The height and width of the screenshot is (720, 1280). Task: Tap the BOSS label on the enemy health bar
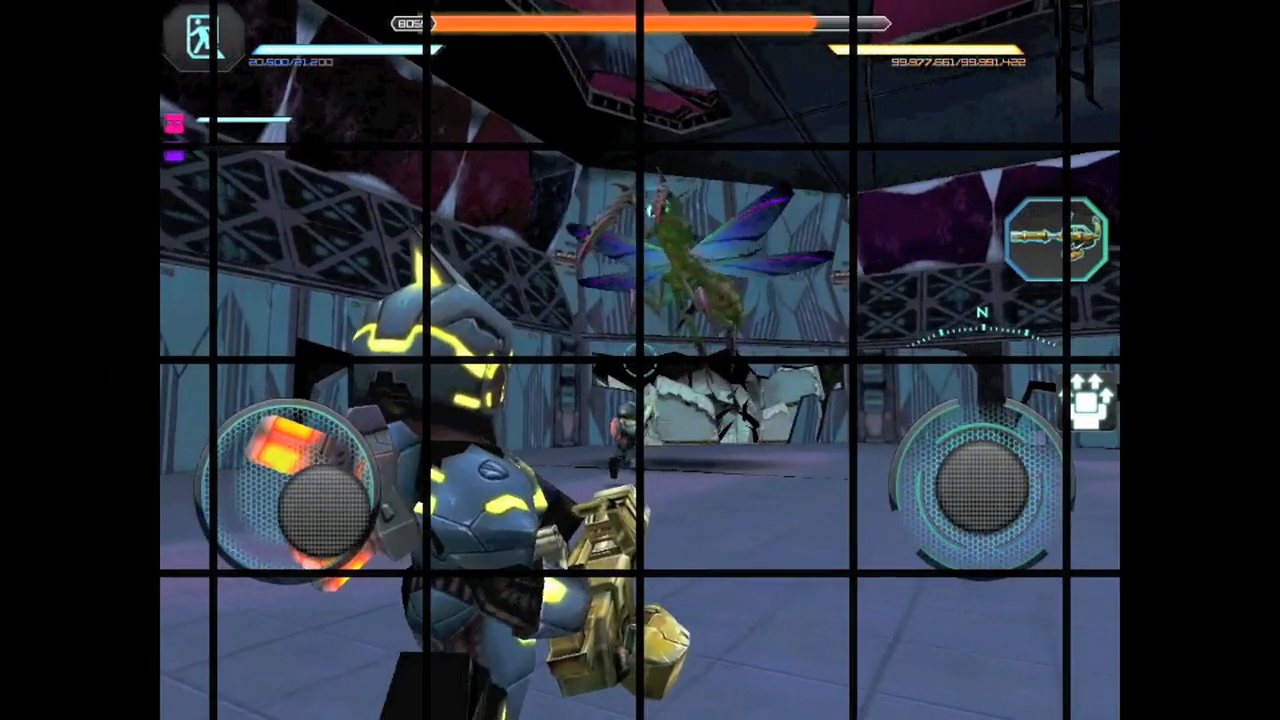point(411,24)
